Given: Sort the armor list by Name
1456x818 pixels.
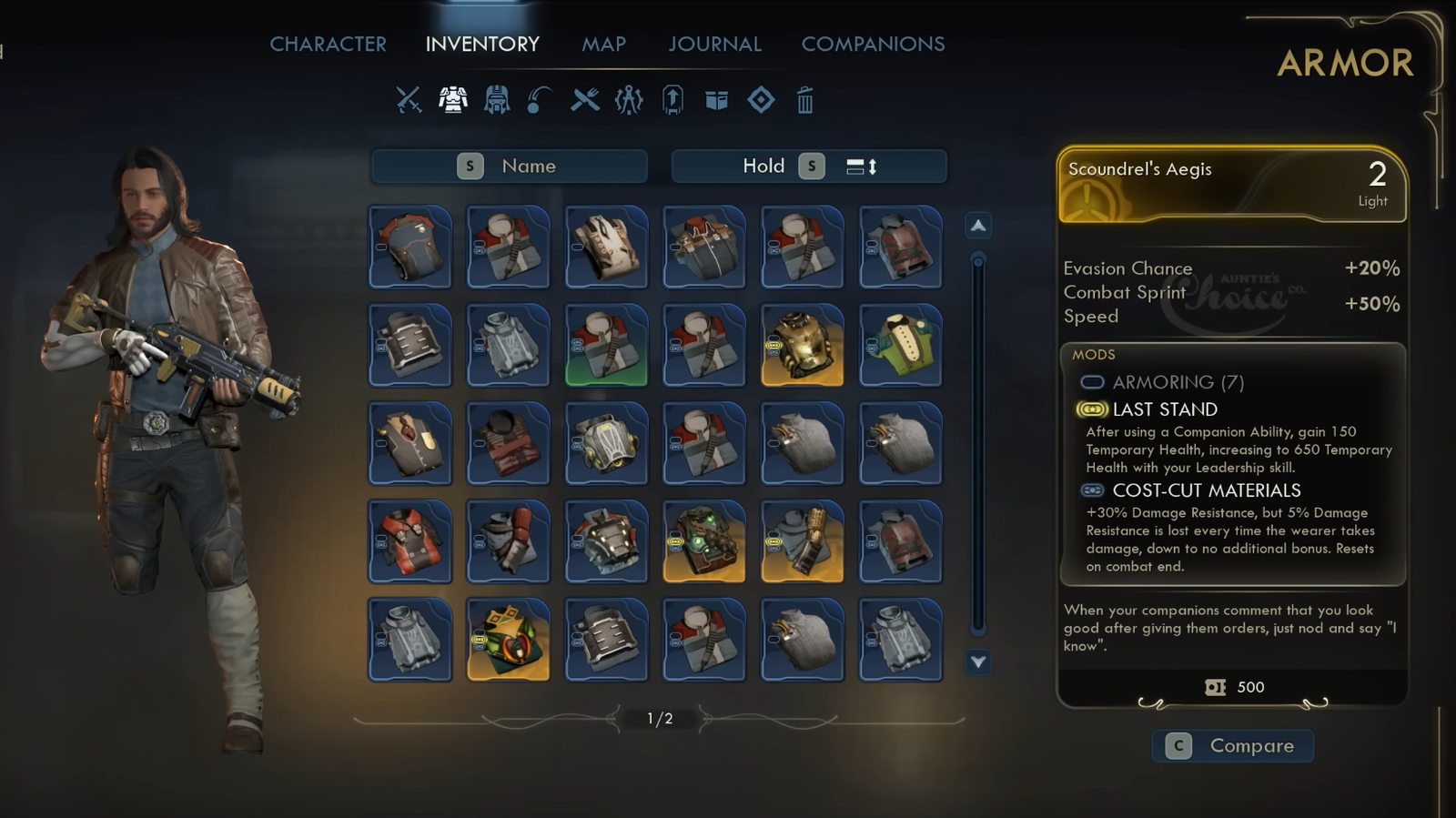Looking at the screenshot, I should [509, 167].
